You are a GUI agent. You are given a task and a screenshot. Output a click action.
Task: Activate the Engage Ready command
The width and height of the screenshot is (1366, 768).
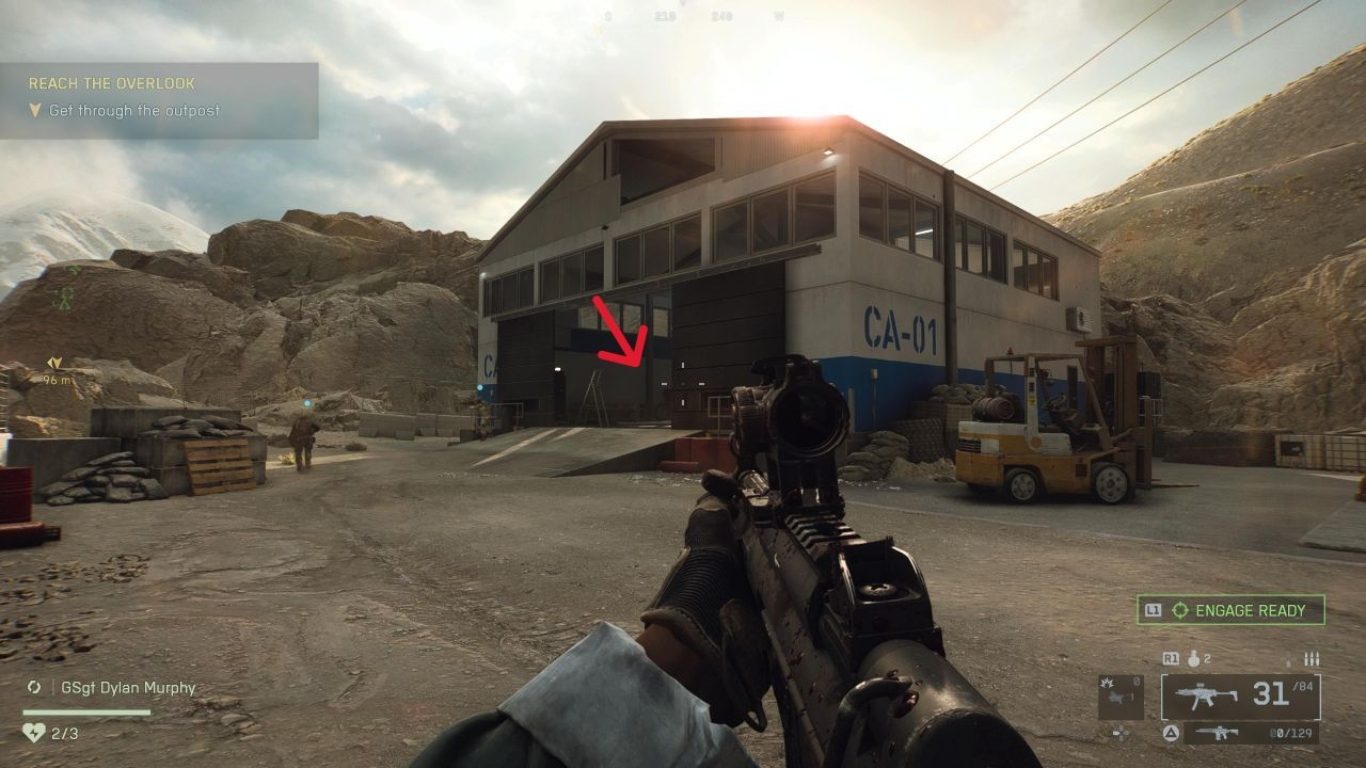pos(1231,610)
